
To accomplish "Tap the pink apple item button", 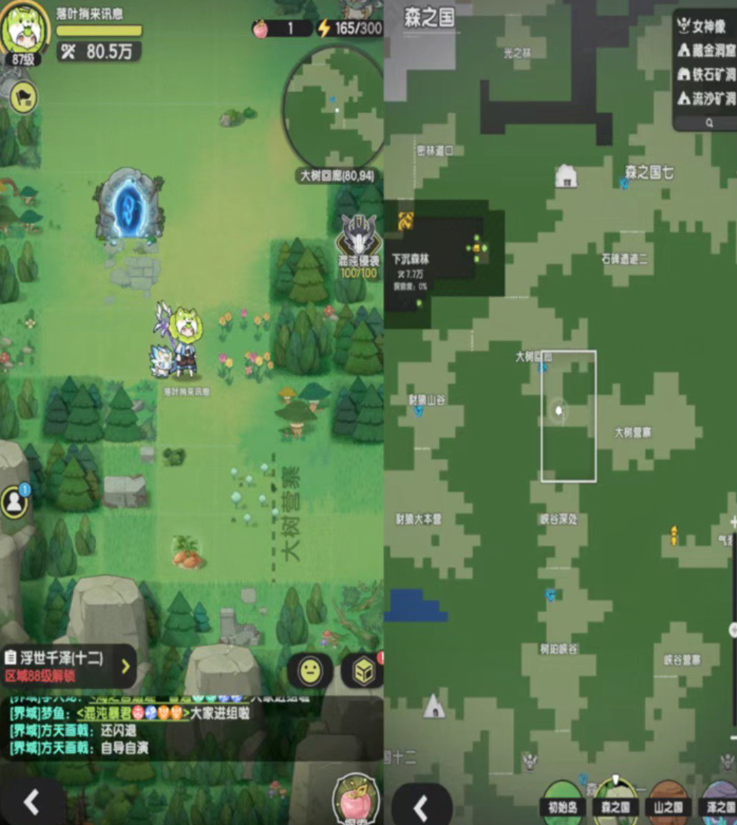I will tap(352, 798).
